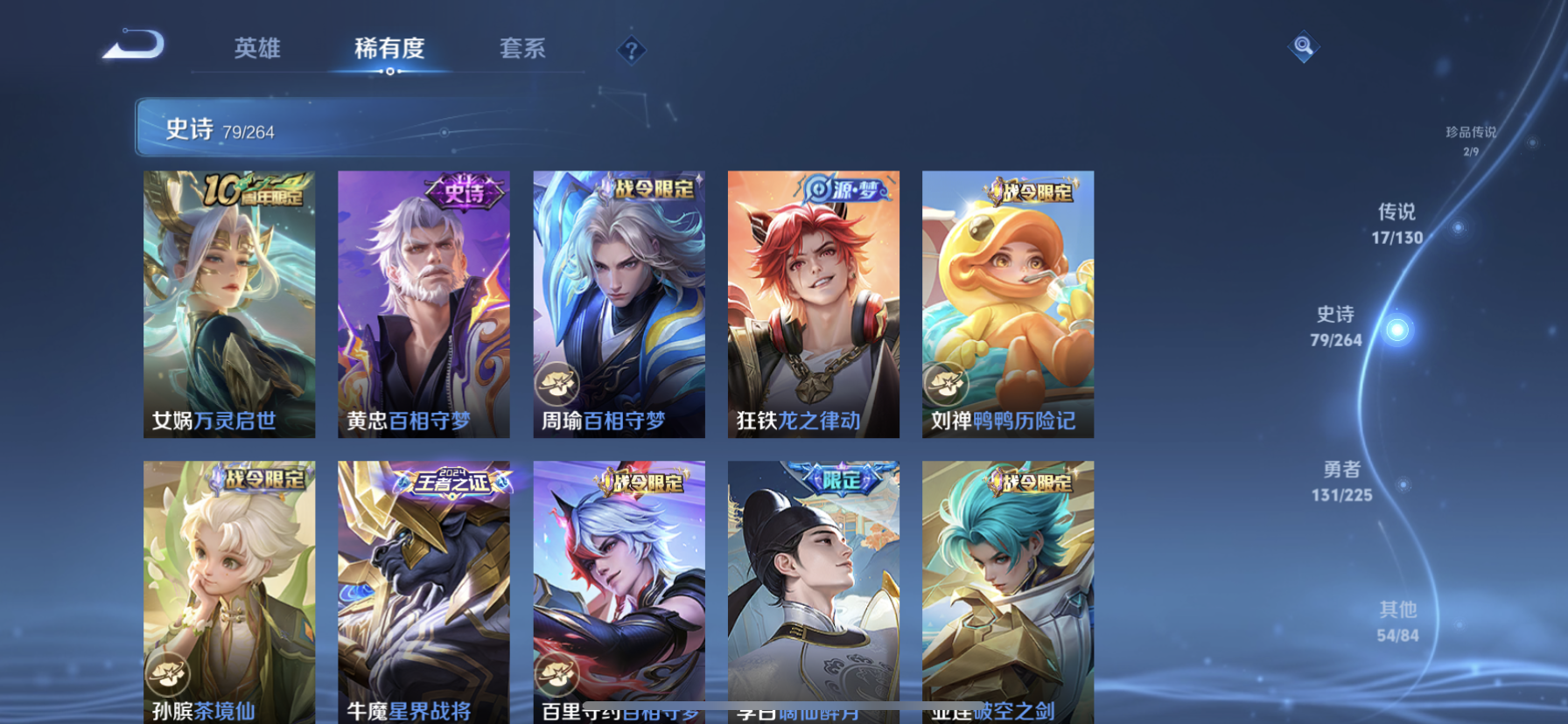Open the magnifier search icon
1568x724 pixels.
(1303, 46)
